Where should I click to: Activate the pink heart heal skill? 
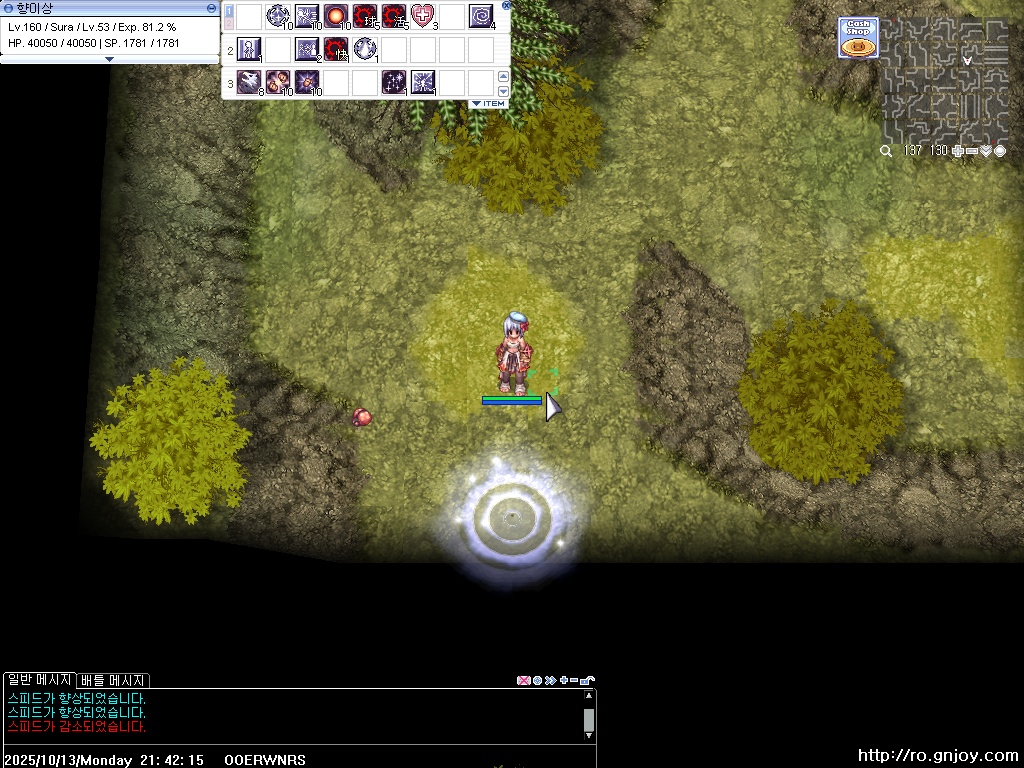(422, 16)
